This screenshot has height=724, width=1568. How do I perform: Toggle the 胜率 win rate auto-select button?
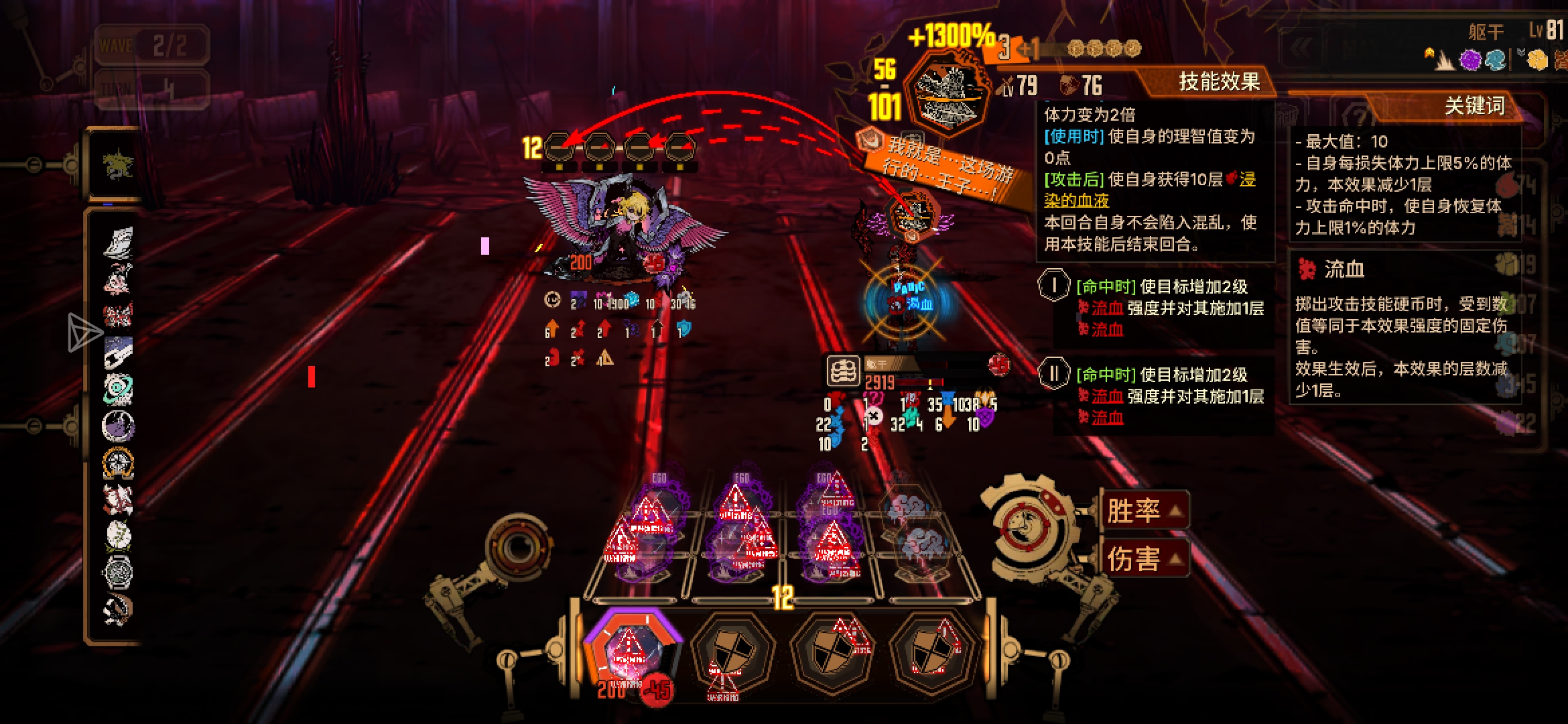[1144, 511]
